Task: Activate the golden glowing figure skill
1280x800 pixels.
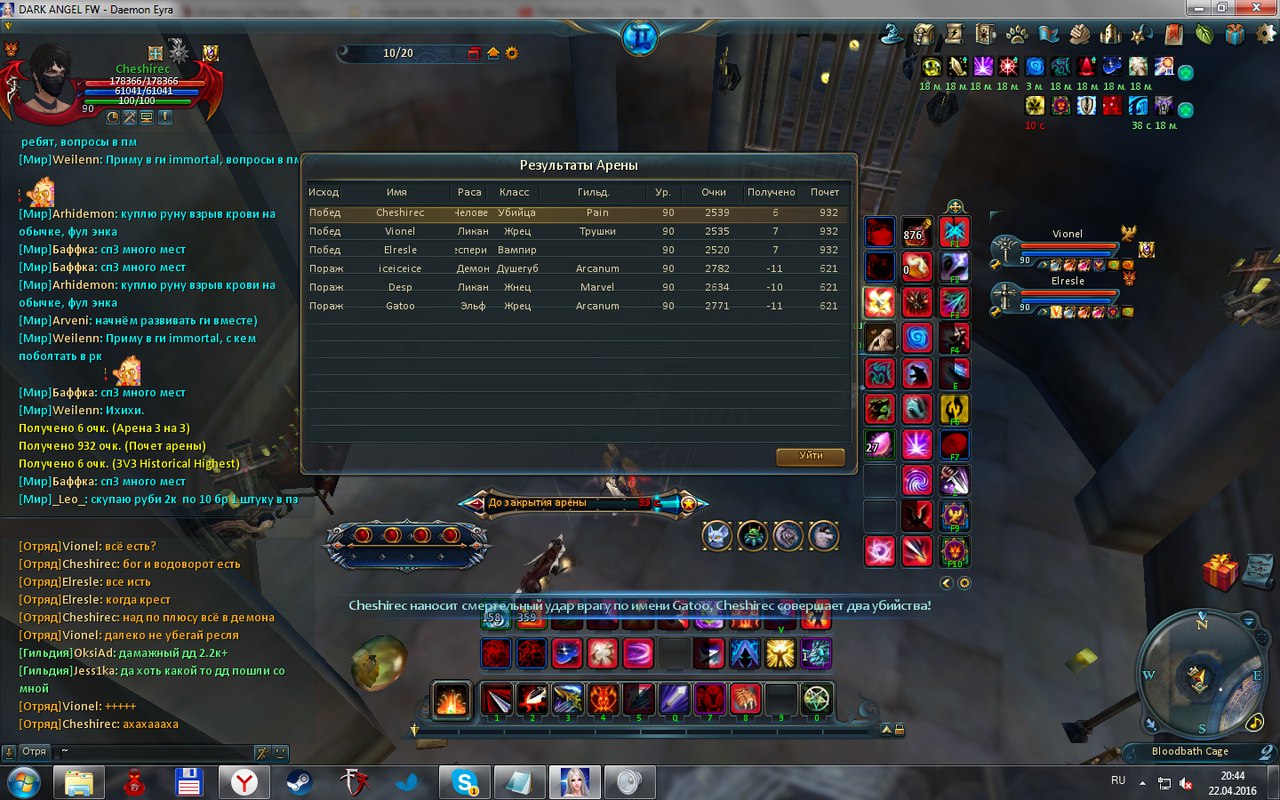Action: pos(780,654)
